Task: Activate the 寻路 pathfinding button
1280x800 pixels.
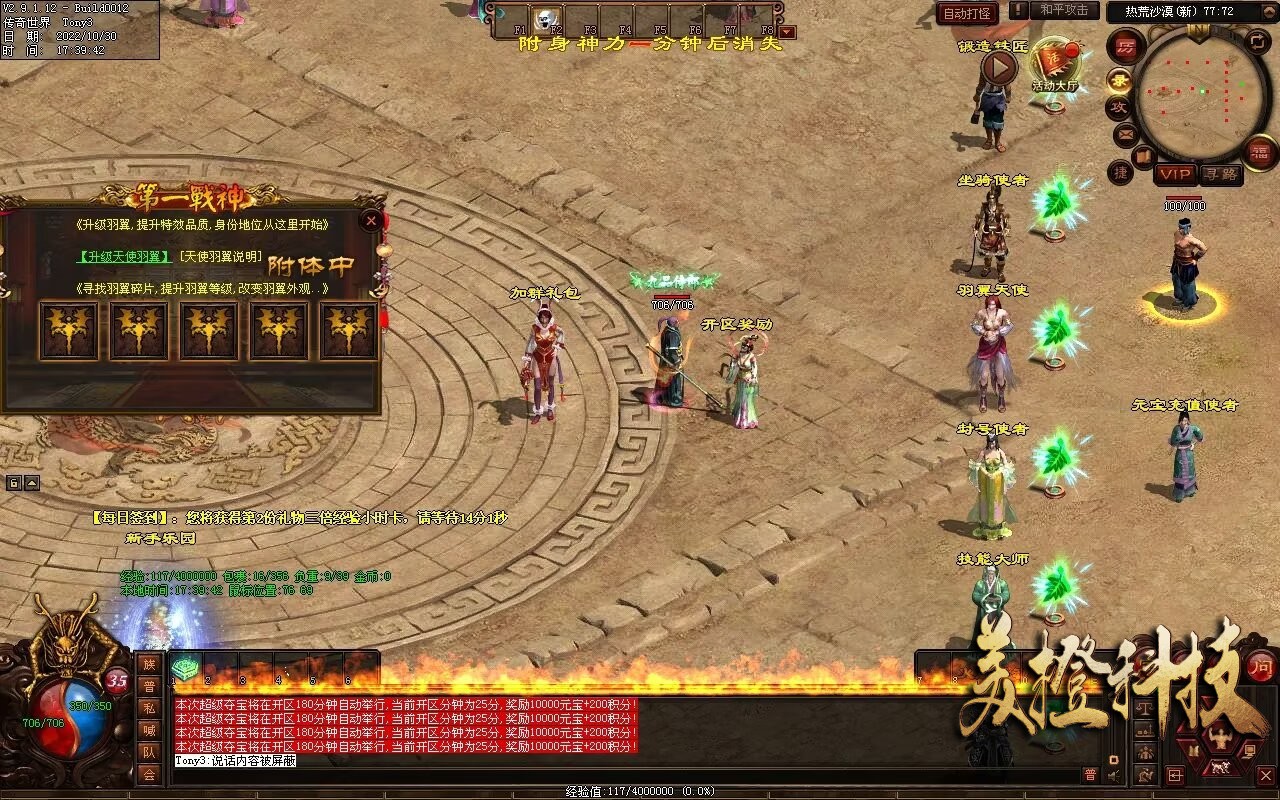Action: pyautogui.click(x=1220, y=174)
